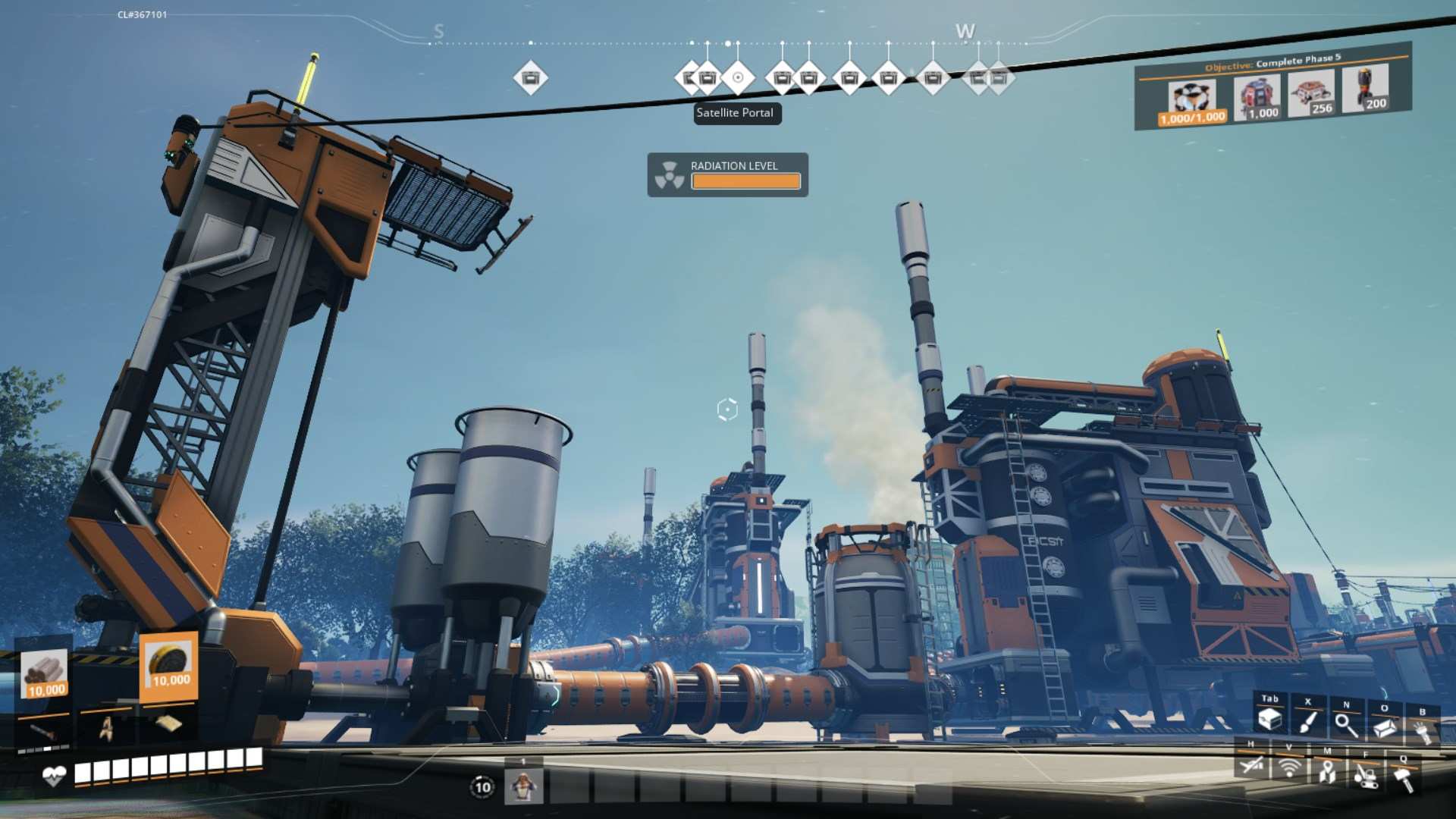Click the Satellite Portal label
Viewport: 1456px width, 819px height.
click(x=736, y=113)
